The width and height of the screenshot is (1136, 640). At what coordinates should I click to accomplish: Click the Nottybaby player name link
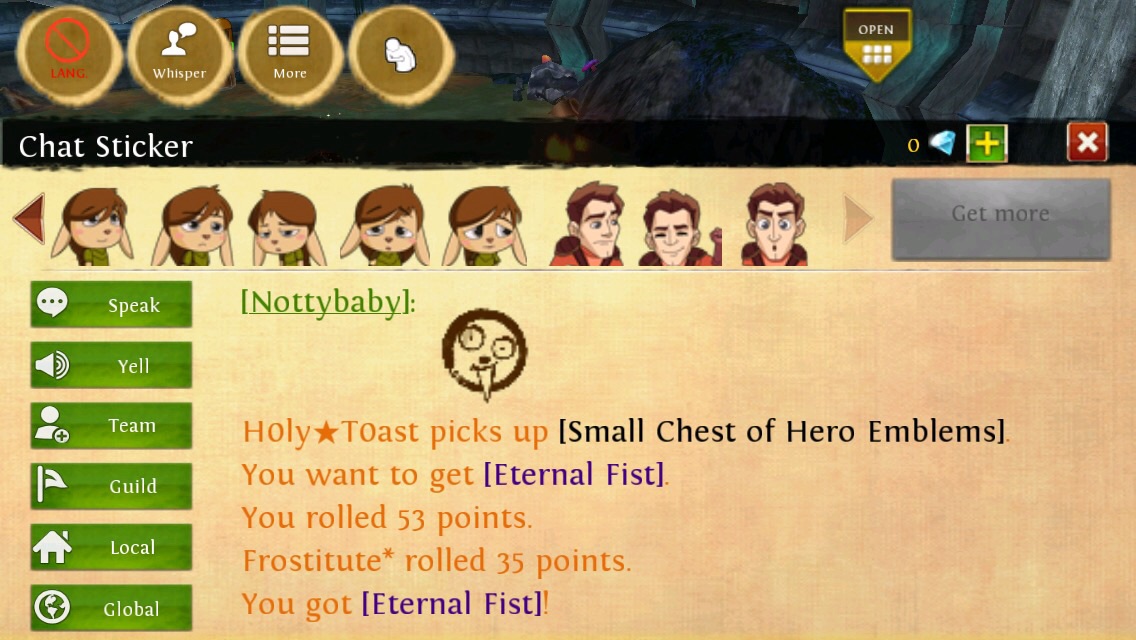pyautogui.click(x=325, y=301)
